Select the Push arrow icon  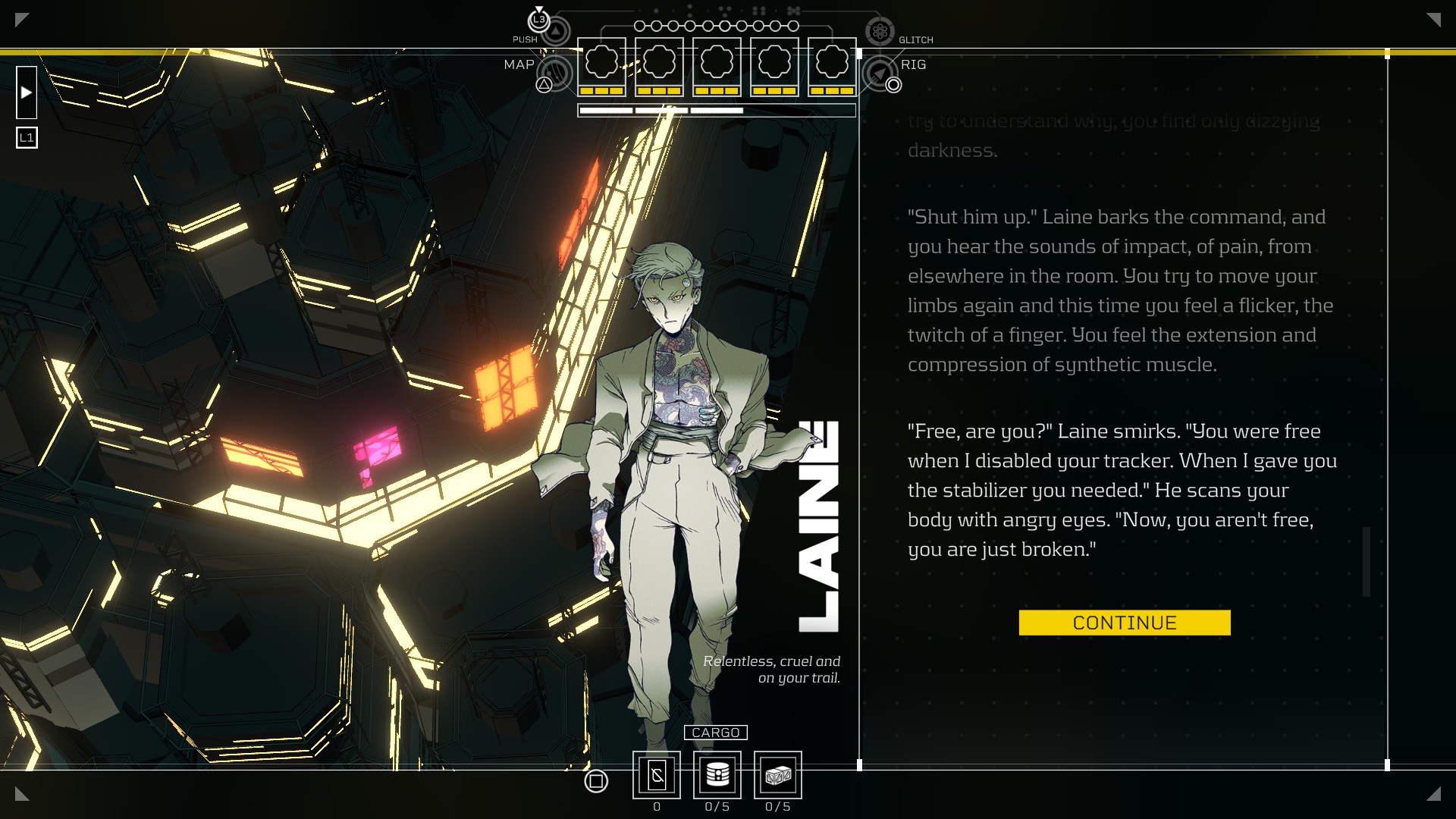[x=556, y=32]
